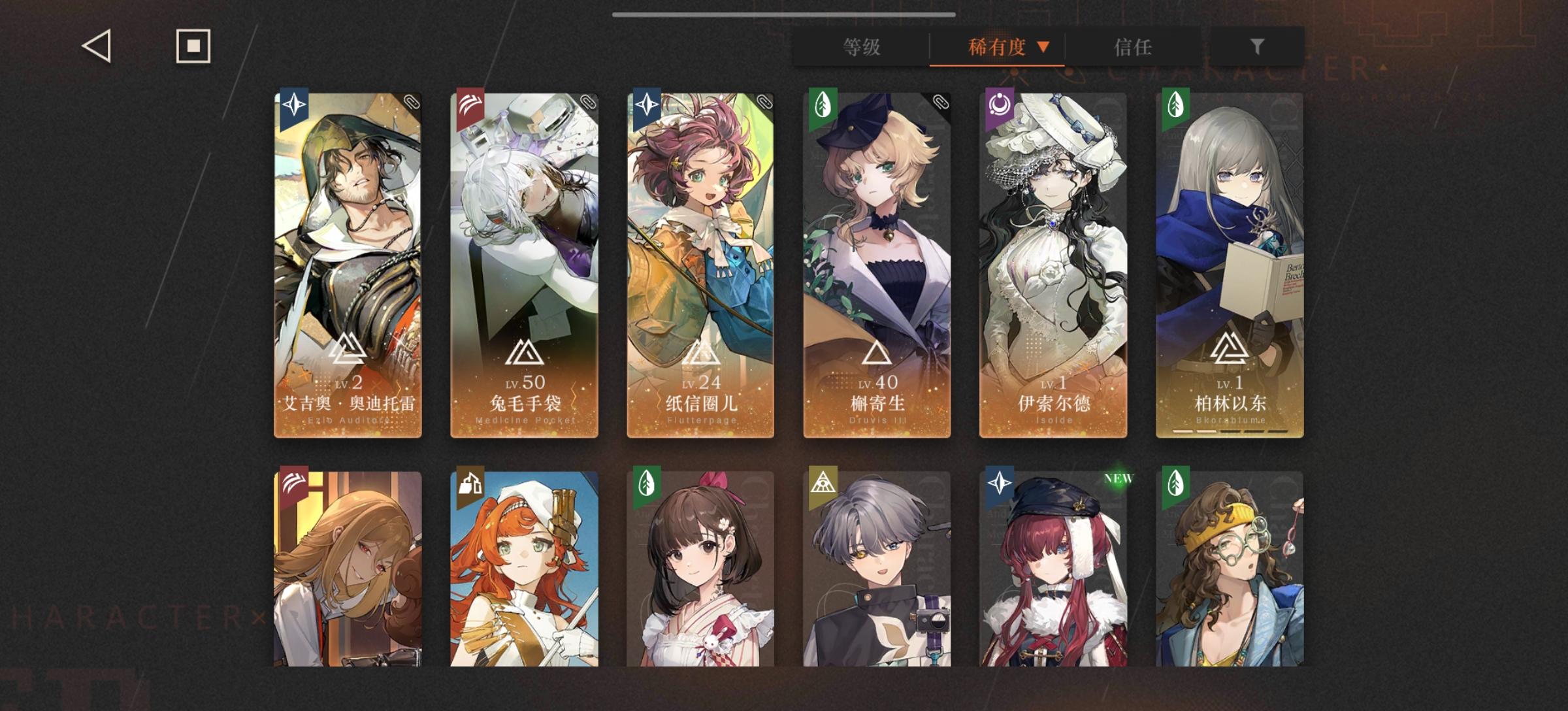Screen dimensions: 1568x711
Task: Switch to the 信任 sorting tab
Action: tap(1133, 47)
